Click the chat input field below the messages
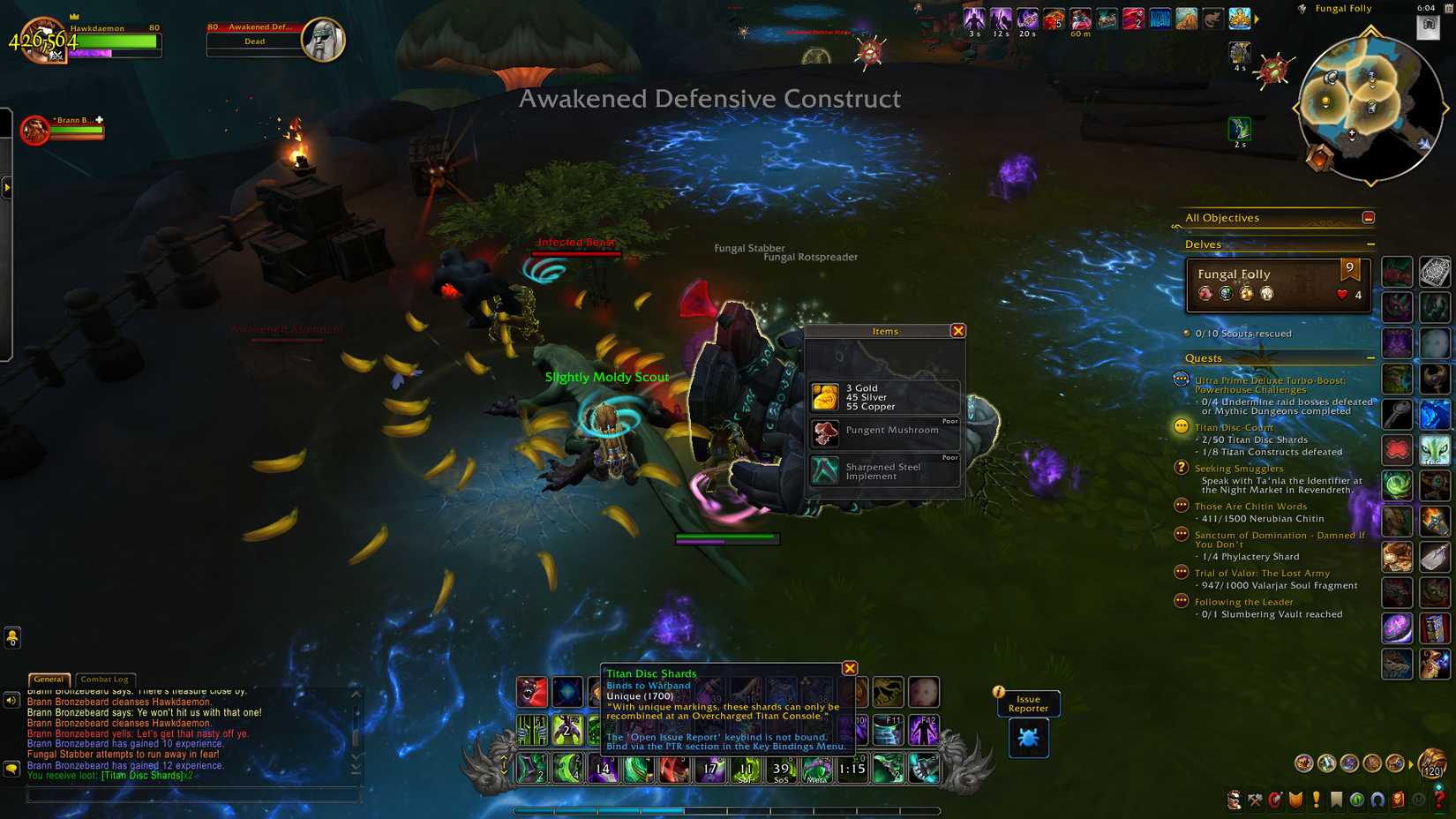The height and width of the screenshot is (819, 1456). pyautogui.click(x=194, y=795)
